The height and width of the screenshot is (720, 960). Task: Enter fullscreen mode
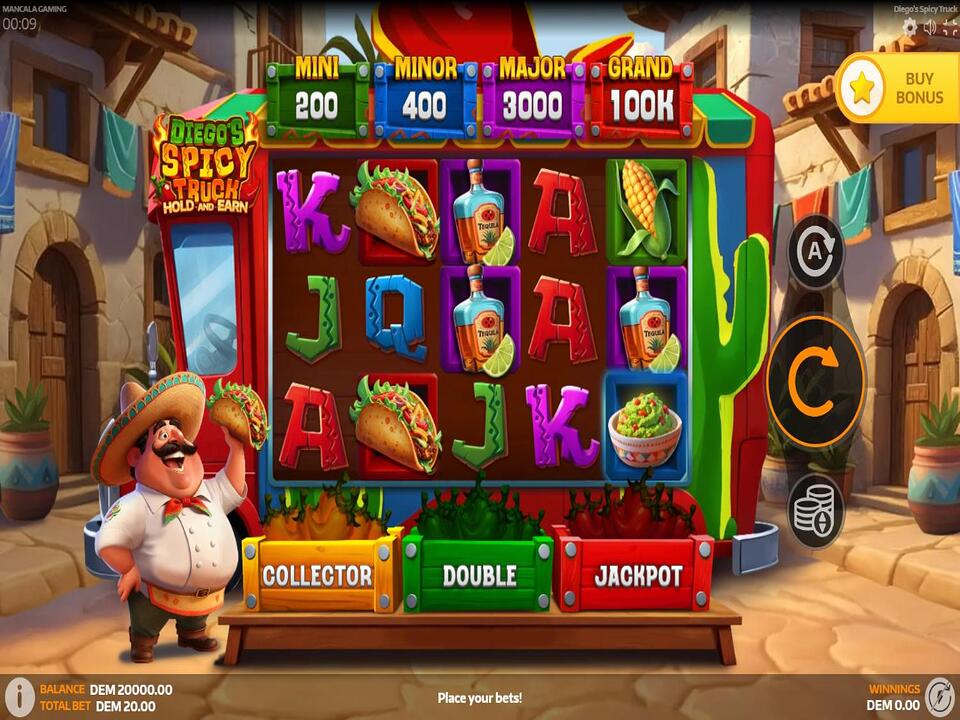pyautogui.click(x=948, y=28)
